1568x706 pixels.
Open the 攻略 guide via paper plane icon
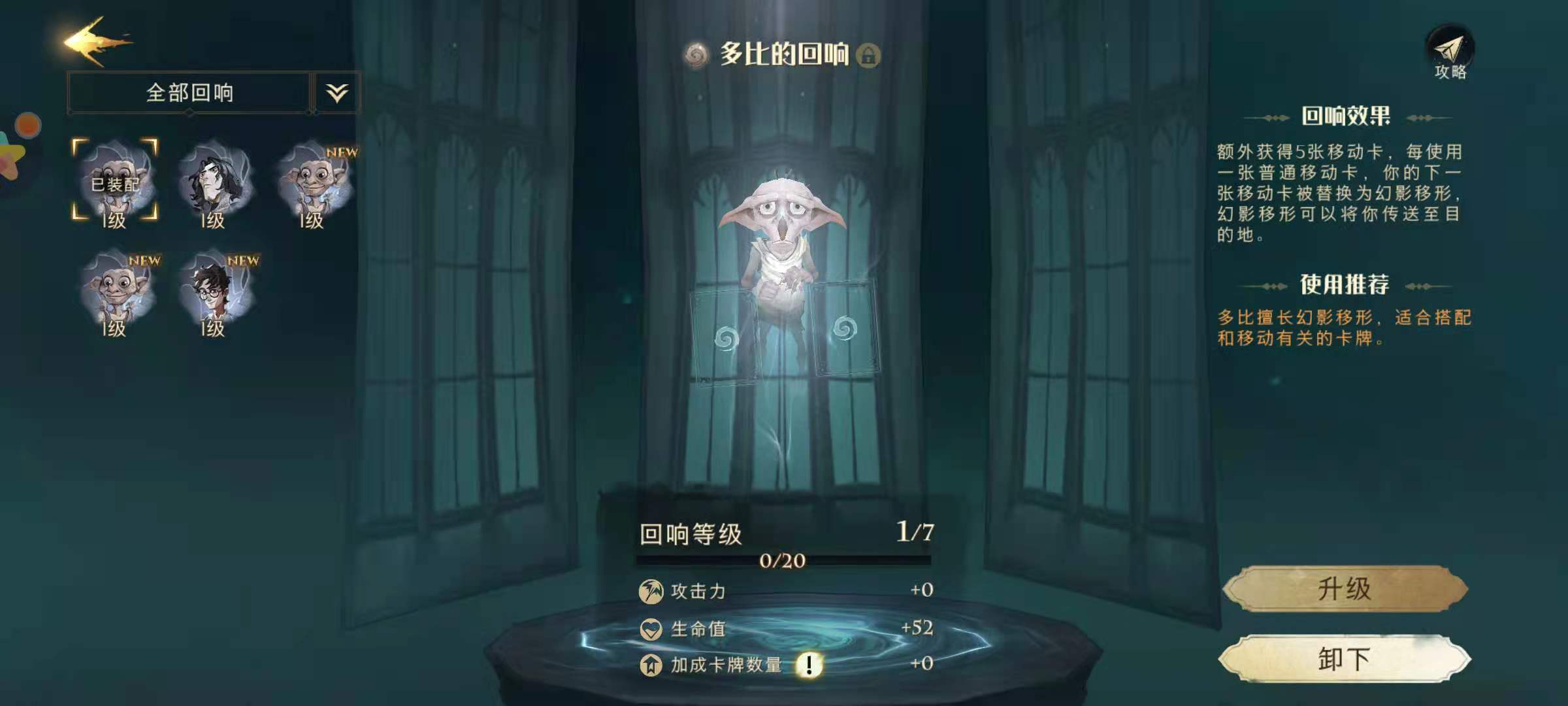(1450, 49)
